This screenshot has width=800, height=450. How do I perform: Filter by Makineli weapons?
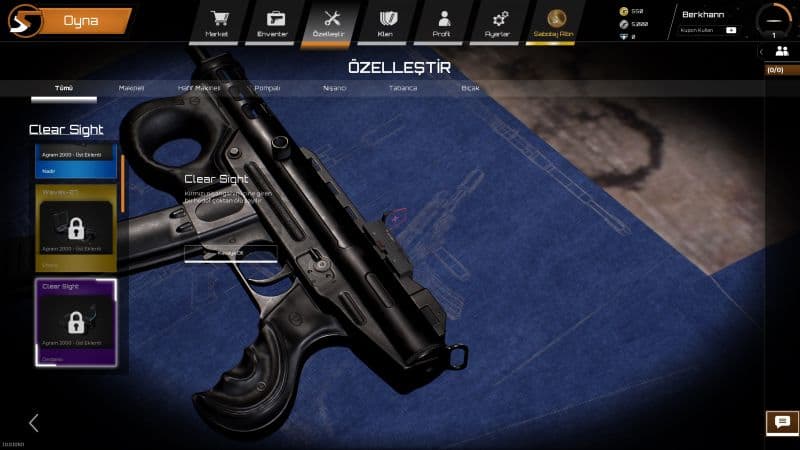click(x=132, y=88)
